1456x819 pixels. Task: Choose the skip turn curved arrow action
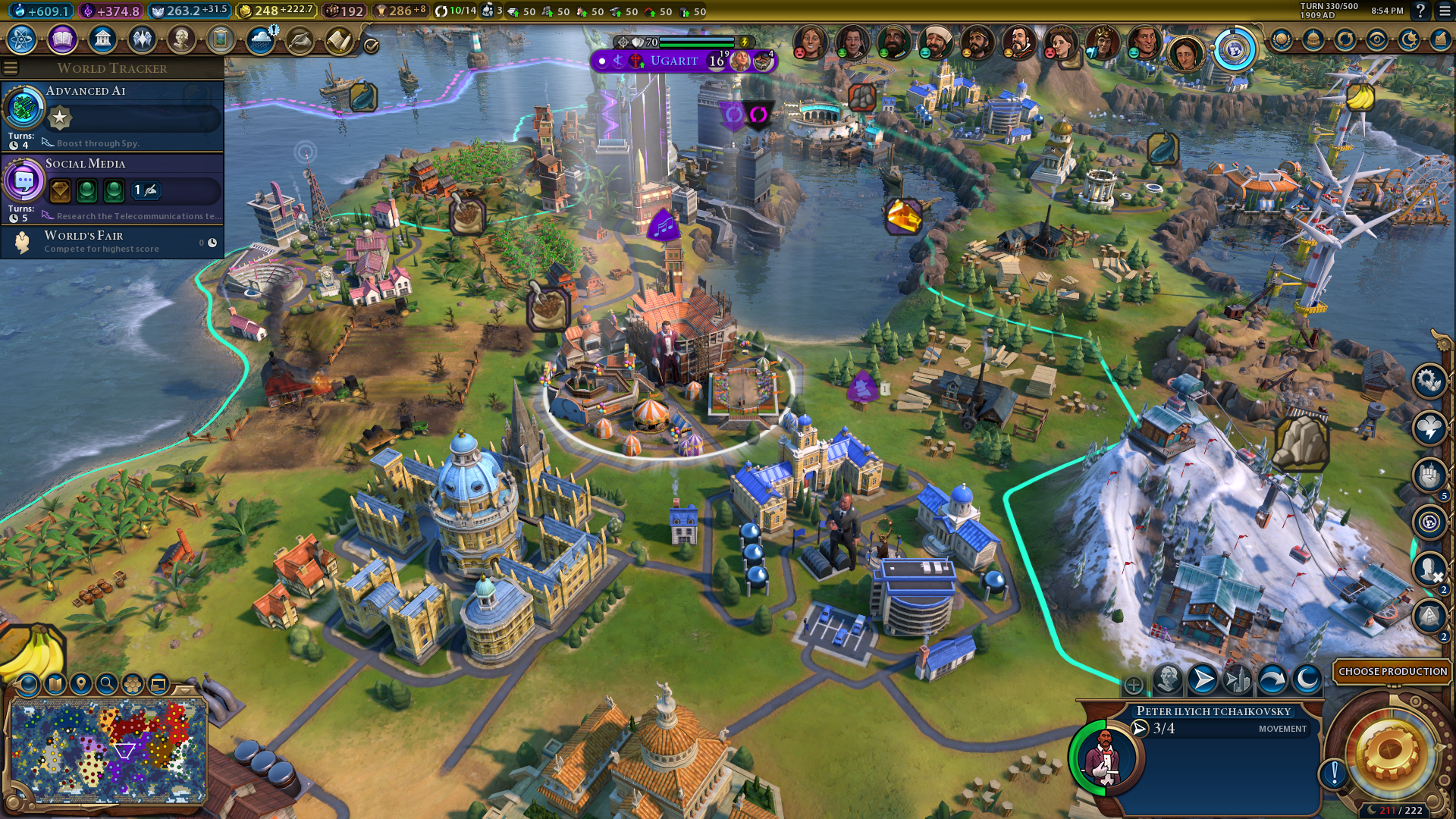tap(1272, 679)
